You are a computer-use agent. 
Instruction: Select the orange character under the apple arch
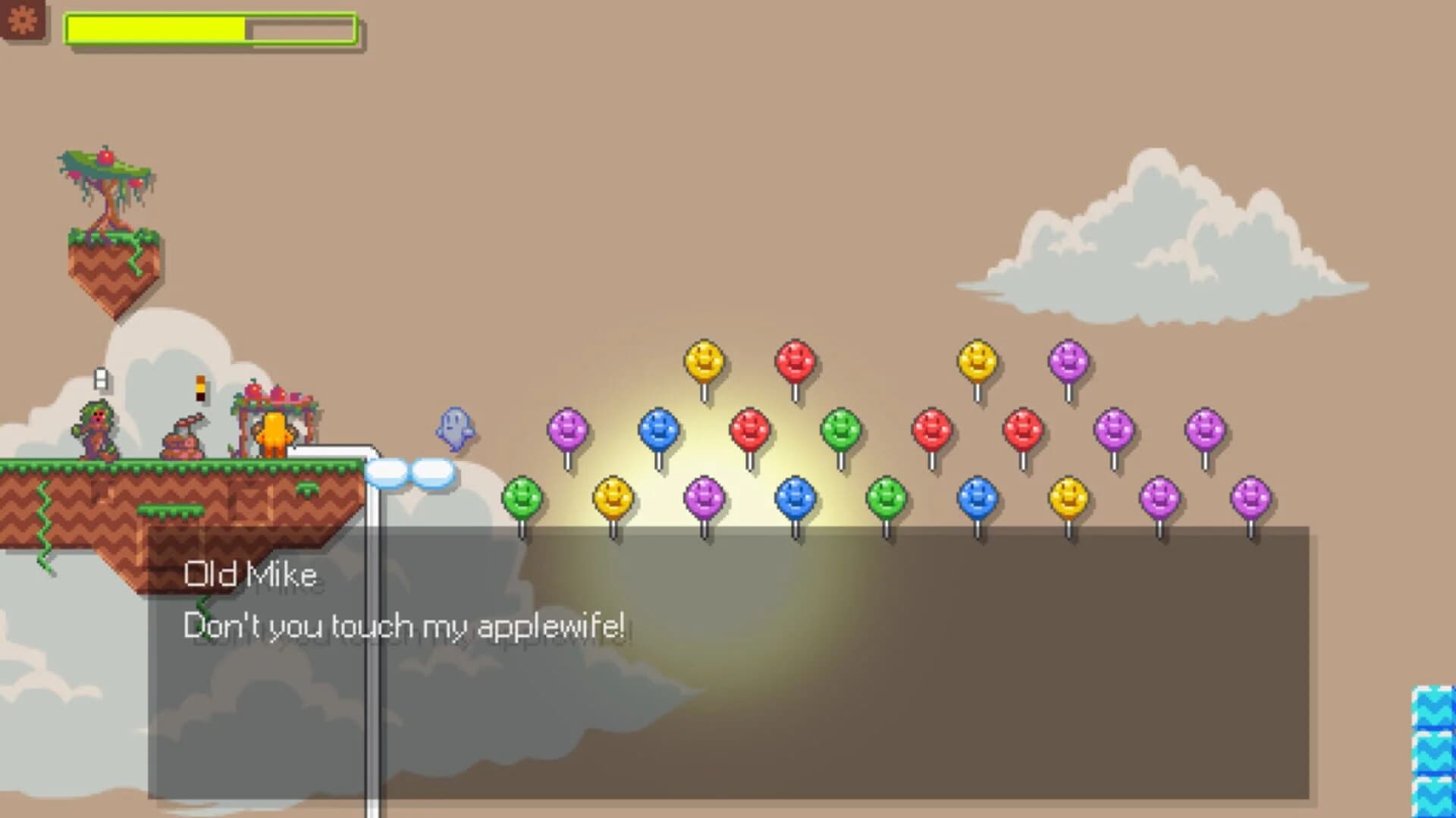click(275, 436)
